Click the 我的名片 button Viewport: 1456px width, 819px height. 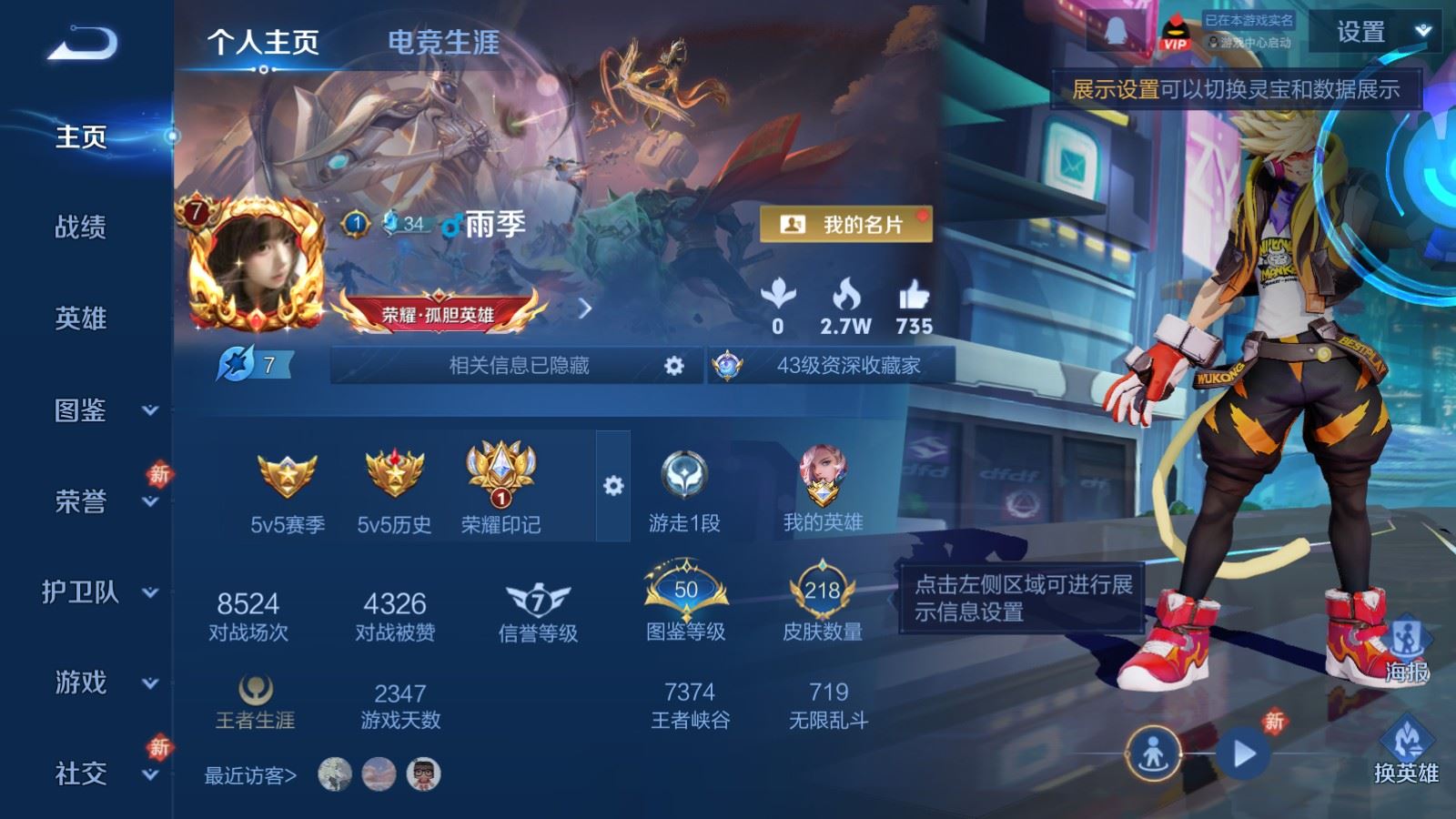coord(846,222)
